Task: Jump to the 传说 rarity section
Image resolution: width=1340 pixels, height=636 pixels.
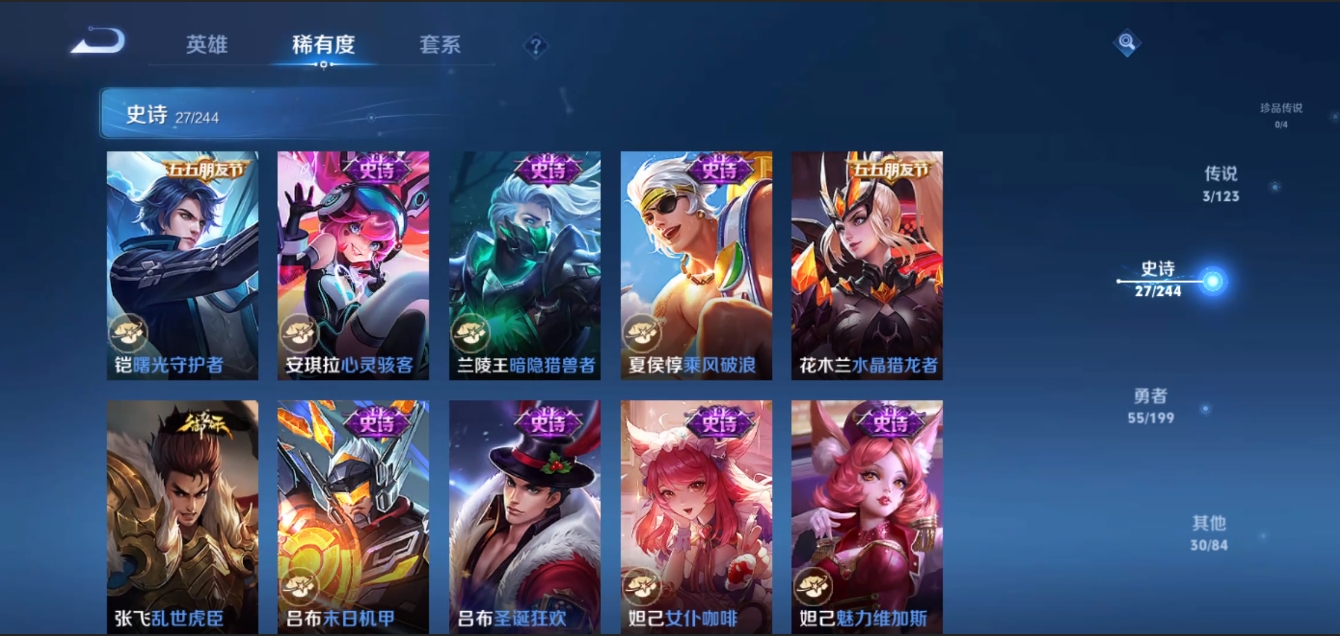Action: [x=1221, y=183]
